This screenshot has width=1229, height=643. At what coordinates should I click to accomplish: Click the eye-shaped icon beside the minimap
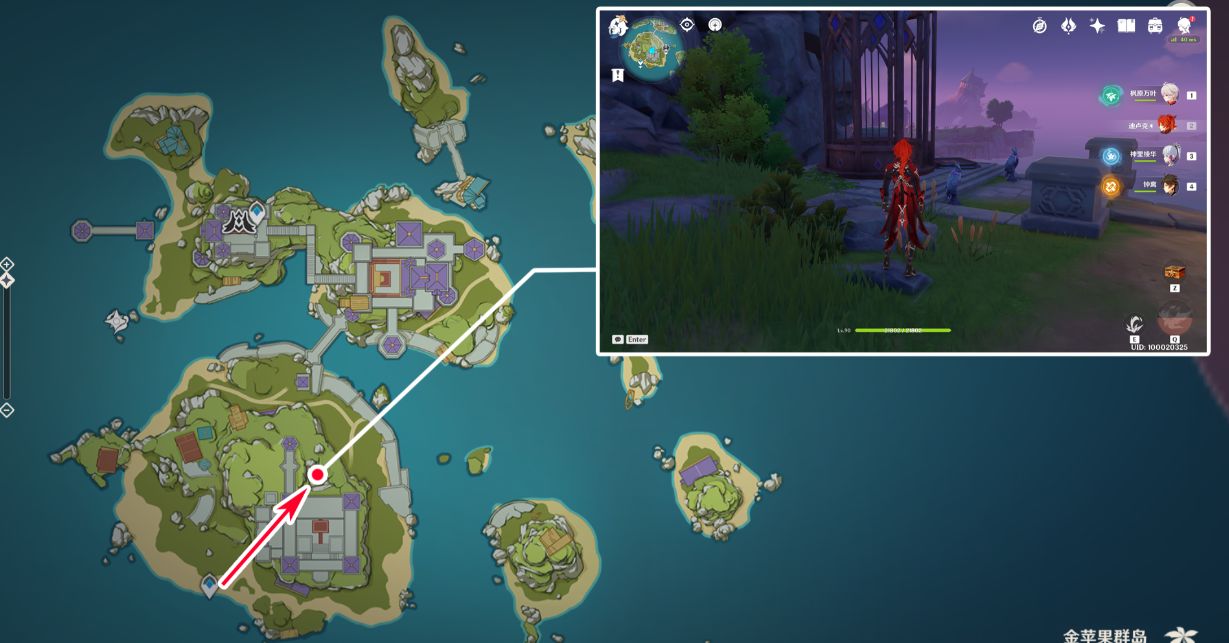pyautogui.click(x=687, y=25)
